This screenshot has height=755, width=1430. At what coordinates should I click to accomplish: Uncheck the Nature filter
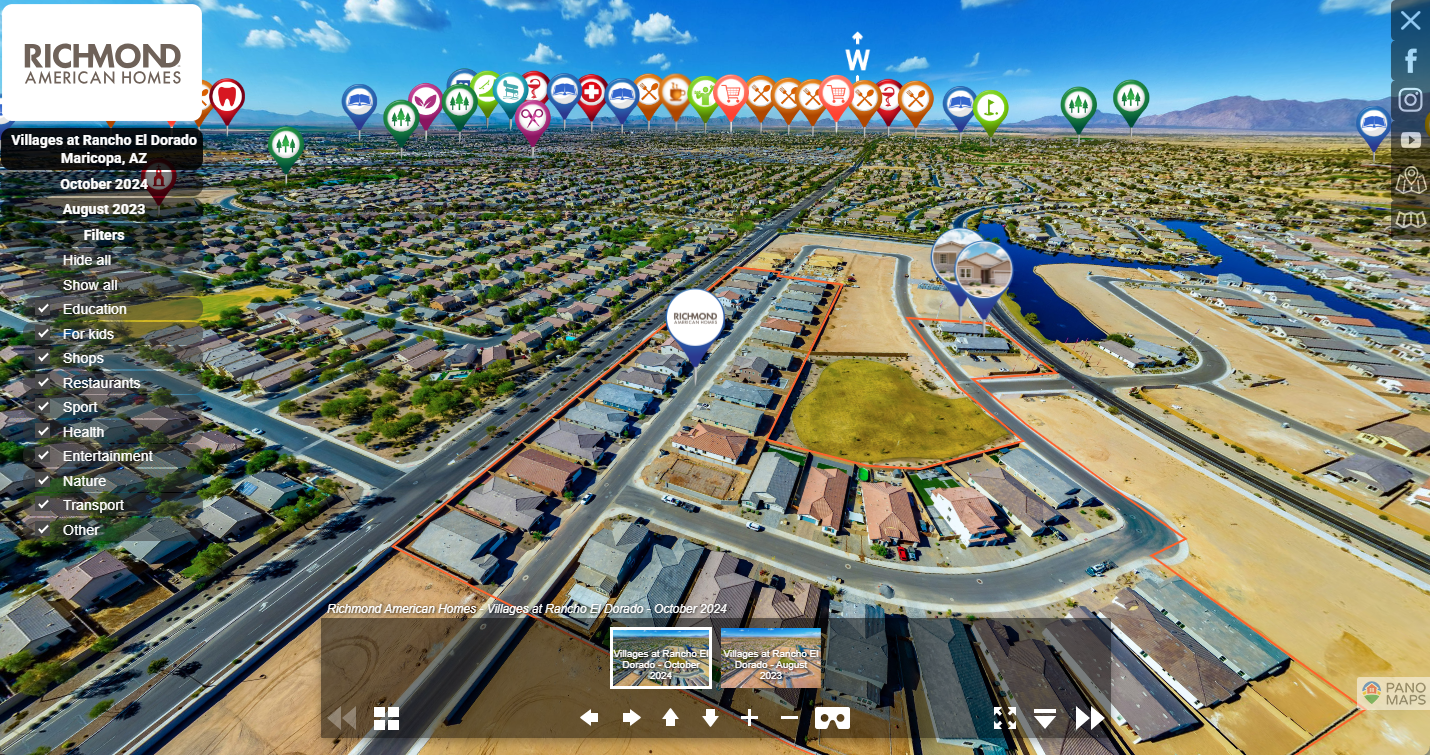(x=44, y=481)
